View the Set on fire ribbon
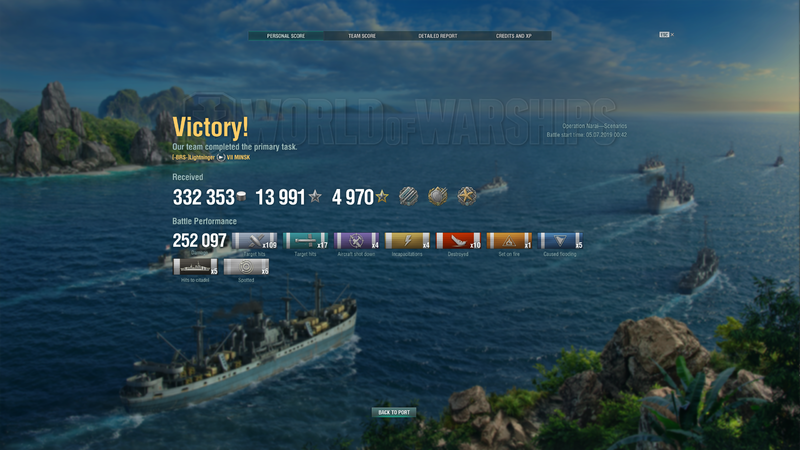 coord(510,241)
